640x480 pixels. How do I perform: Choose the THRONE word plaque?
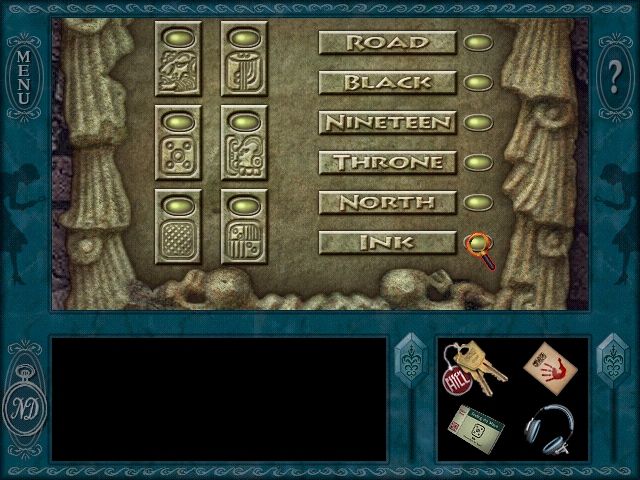pyautogui.click(x=387, y=162)
